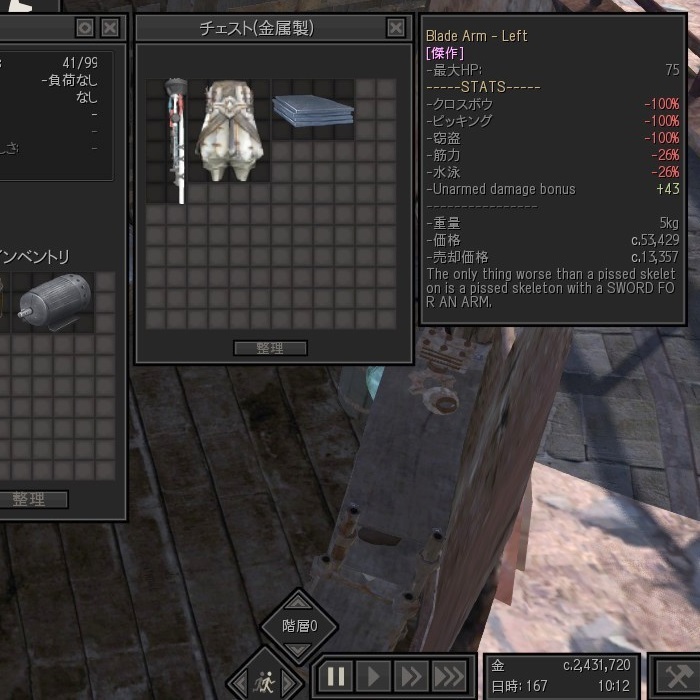Raise the floor level with up arrow

point(299,604)
